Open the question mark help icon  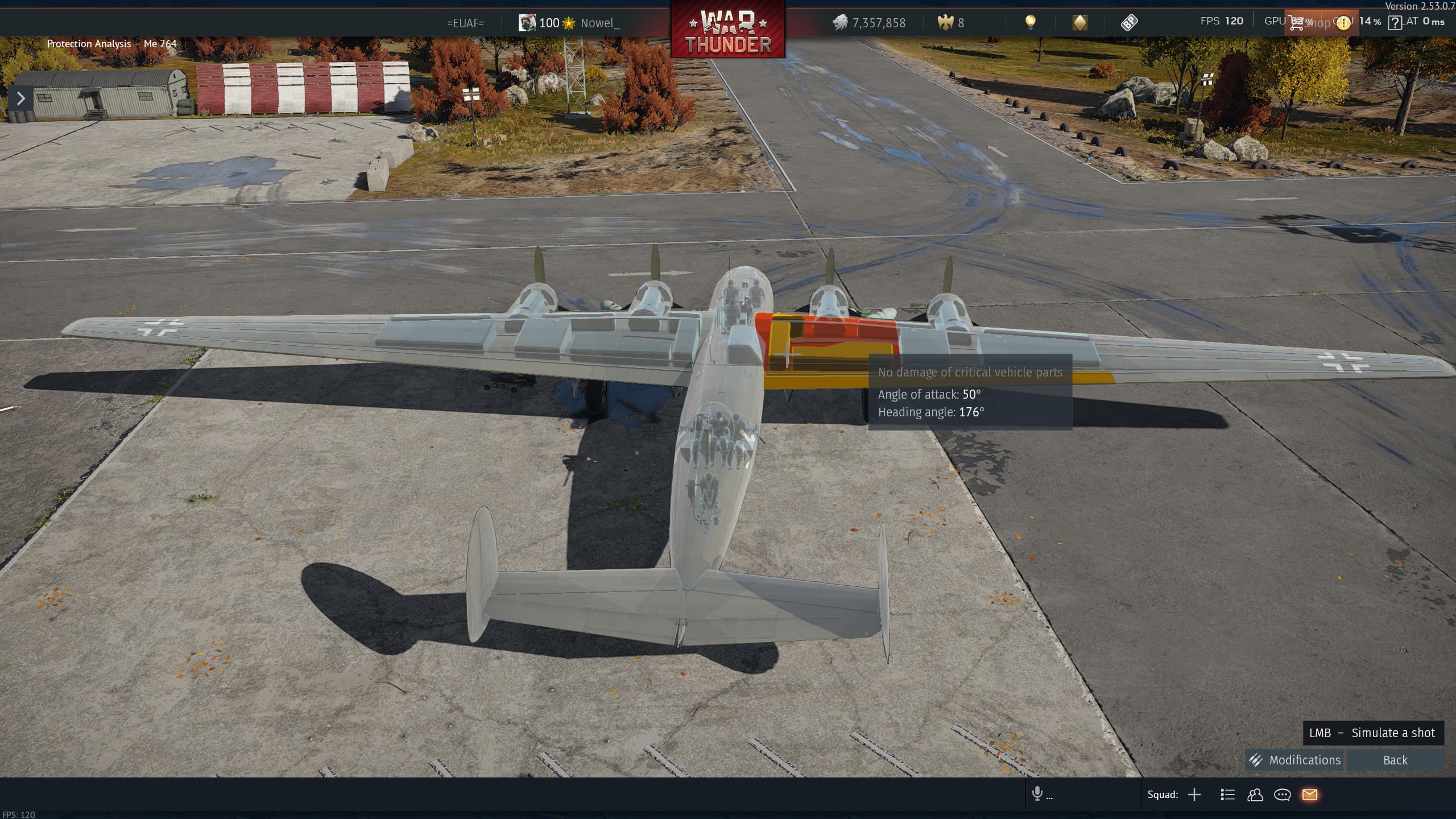coord(1395,23)
